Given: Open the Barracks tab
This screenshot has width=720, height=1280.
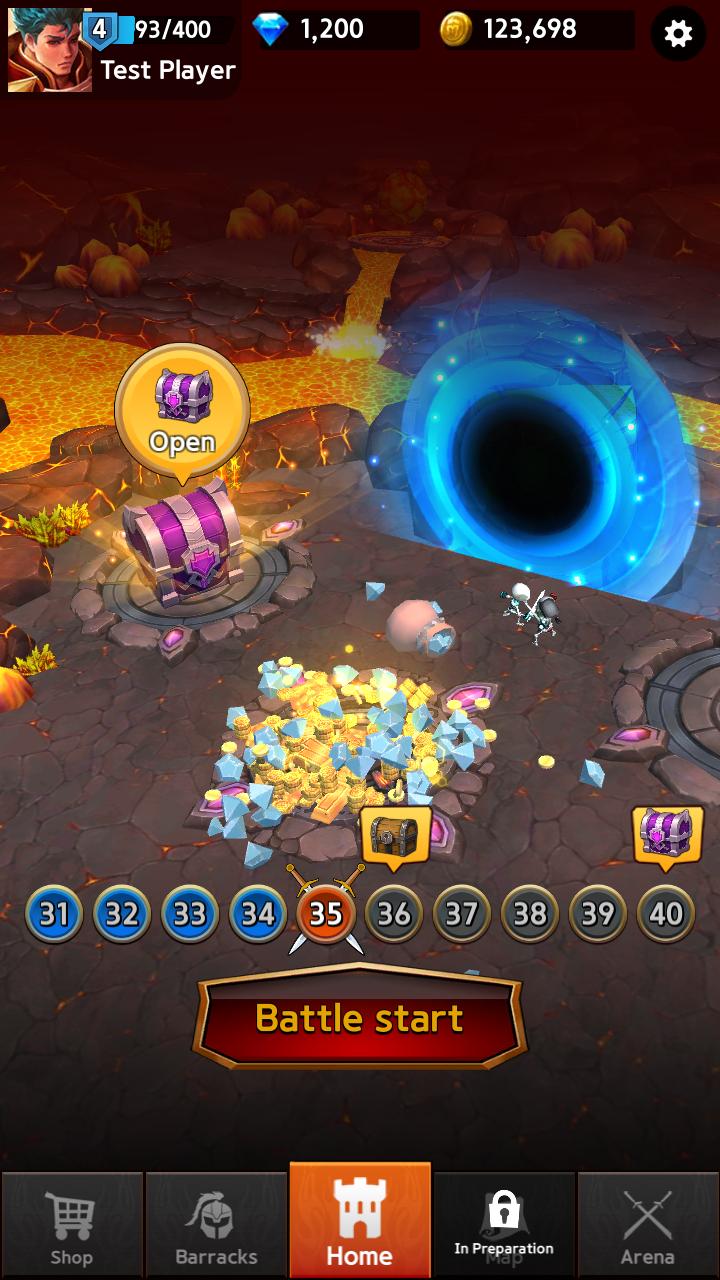Looking at the screenshot, I should 216,1226.
